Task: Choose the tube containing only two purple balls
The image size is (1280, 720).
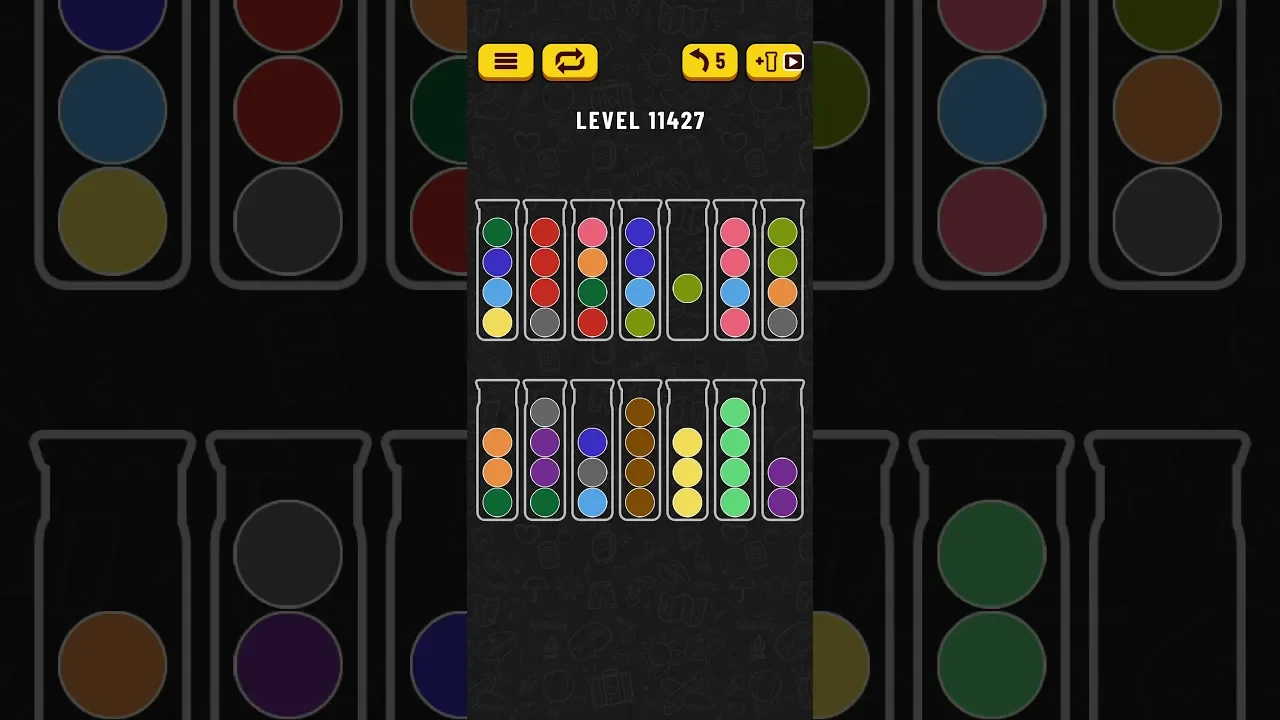Action: pos(782,452)
